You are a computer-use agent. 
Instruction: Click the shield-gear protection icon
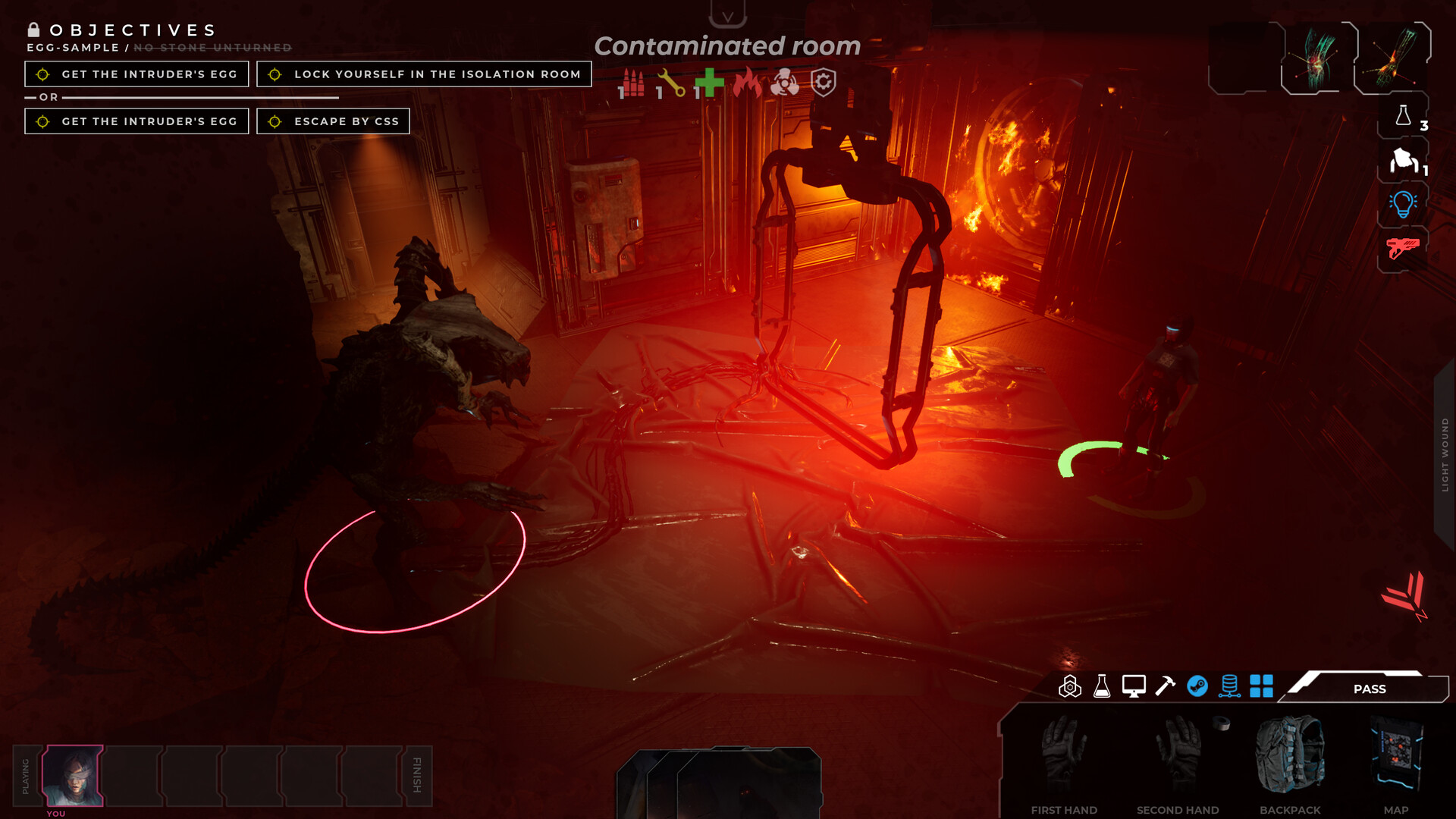[x=823, y=83]
